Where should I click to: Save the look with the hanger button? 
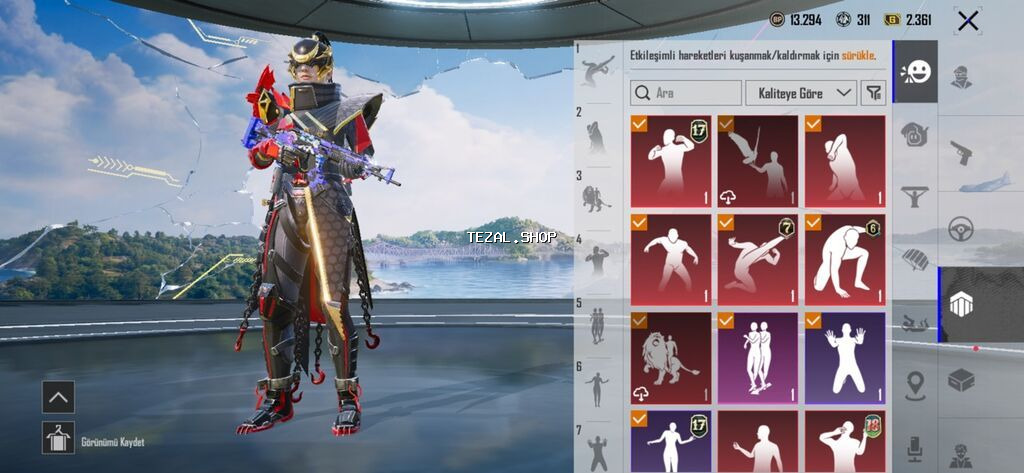(58, 437)
